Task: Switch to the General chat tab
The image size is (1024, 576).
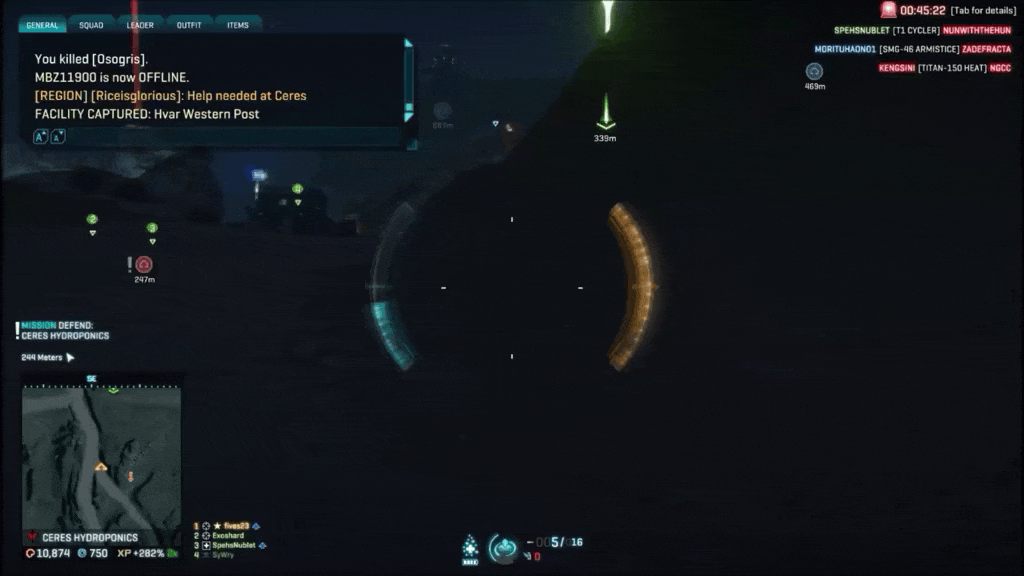Action: click(x=42, y=25)
